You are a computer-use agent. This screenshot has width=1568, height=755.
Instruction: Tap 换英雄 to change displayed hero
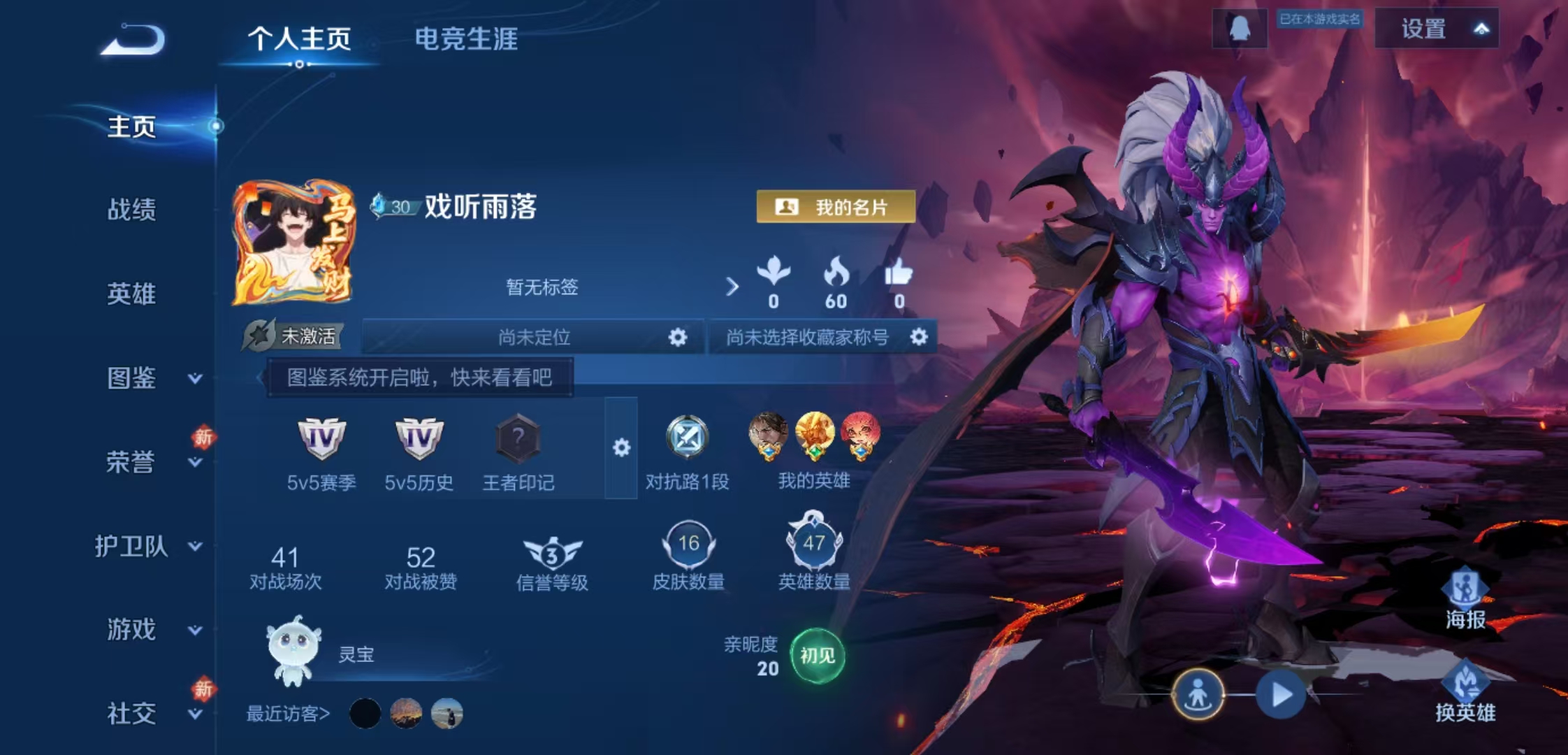click(1465, 693)
